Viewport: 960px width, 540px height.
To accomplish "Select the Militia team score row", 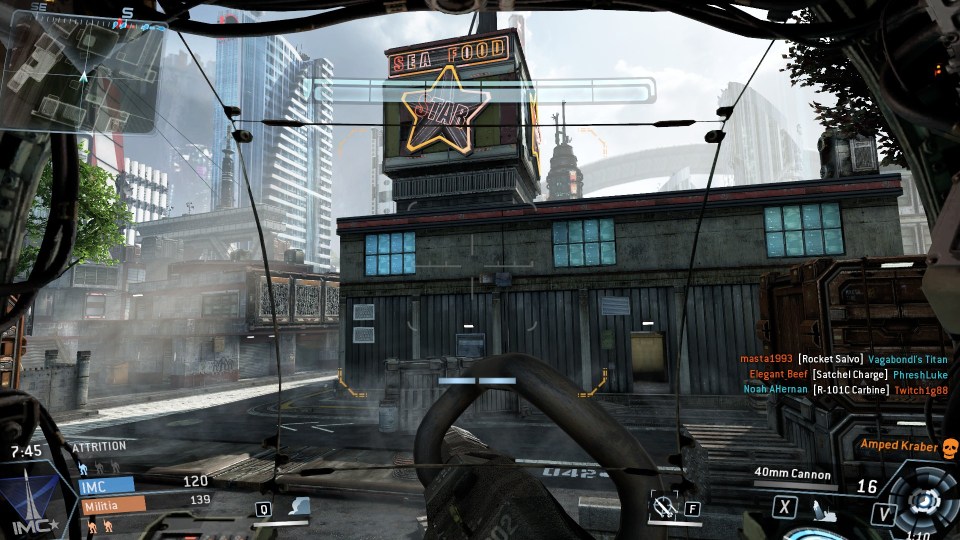I will 111,503.
